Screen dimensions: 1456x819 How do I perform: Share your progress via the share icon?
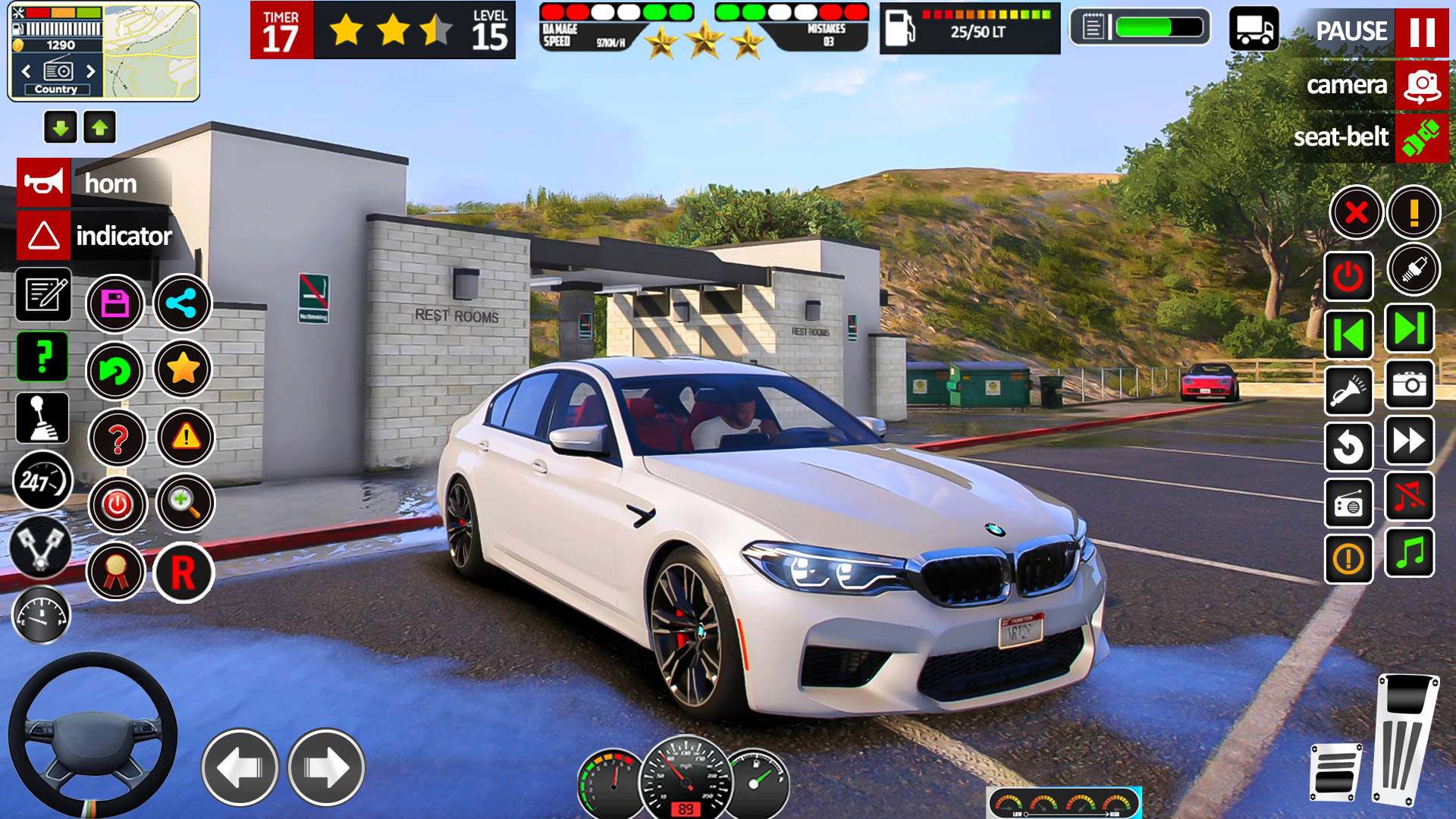[x=182, y=303]
